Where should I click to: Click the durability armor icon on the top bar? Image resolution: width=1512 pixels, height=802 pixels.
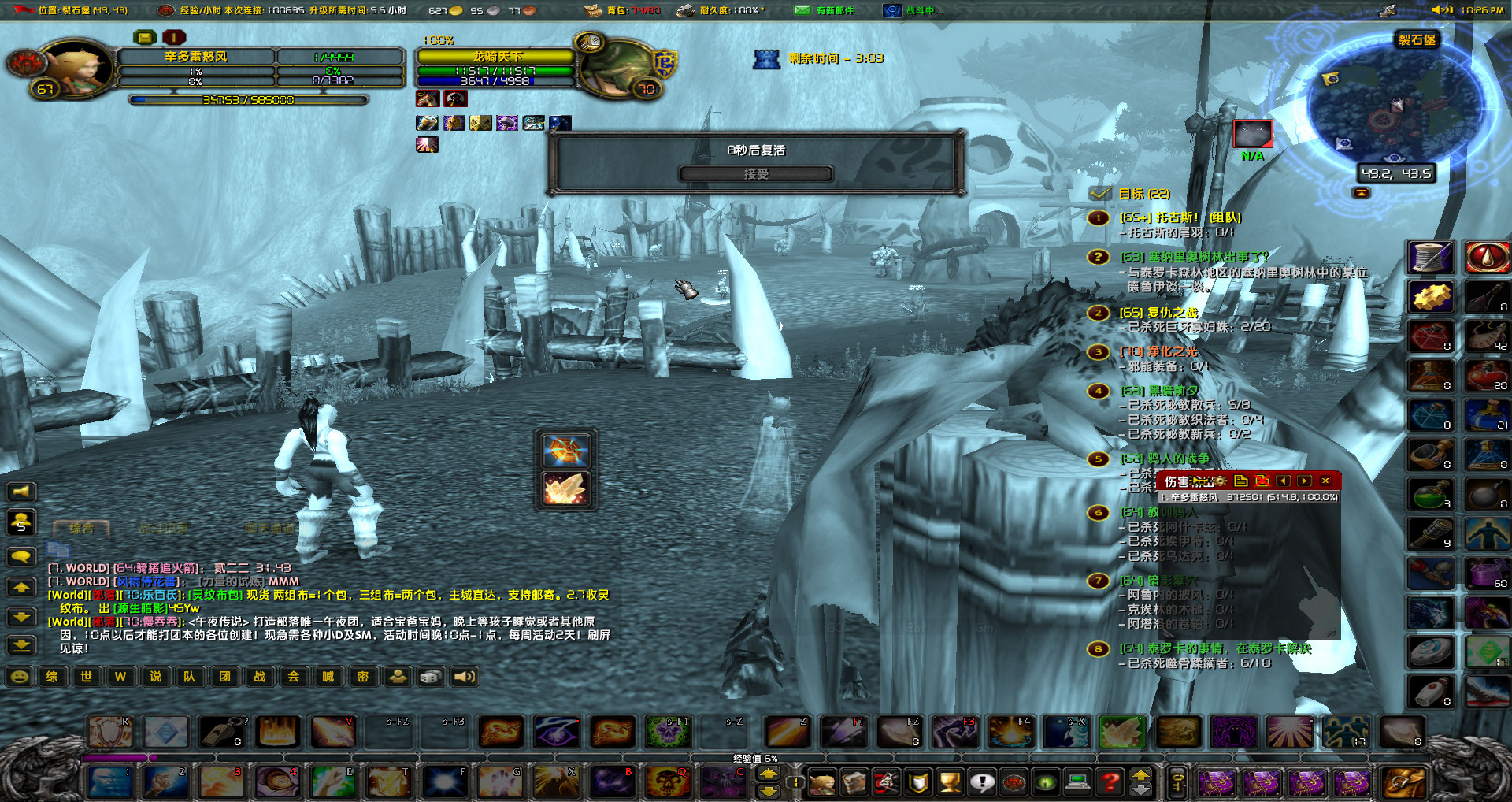coord(686,10)
